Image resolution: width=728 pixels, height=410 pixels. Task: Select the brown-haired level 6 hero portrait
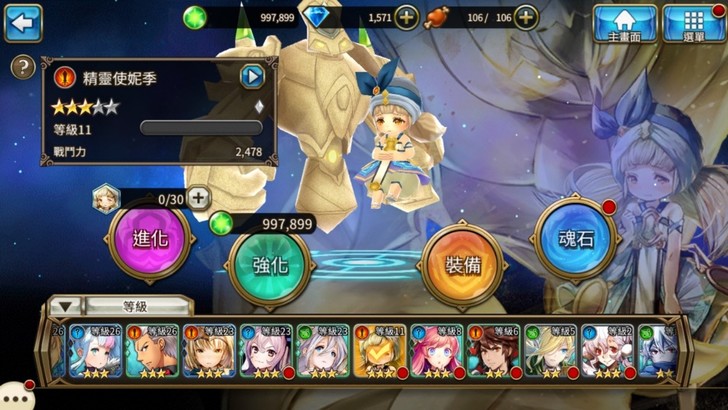point(496,350)
